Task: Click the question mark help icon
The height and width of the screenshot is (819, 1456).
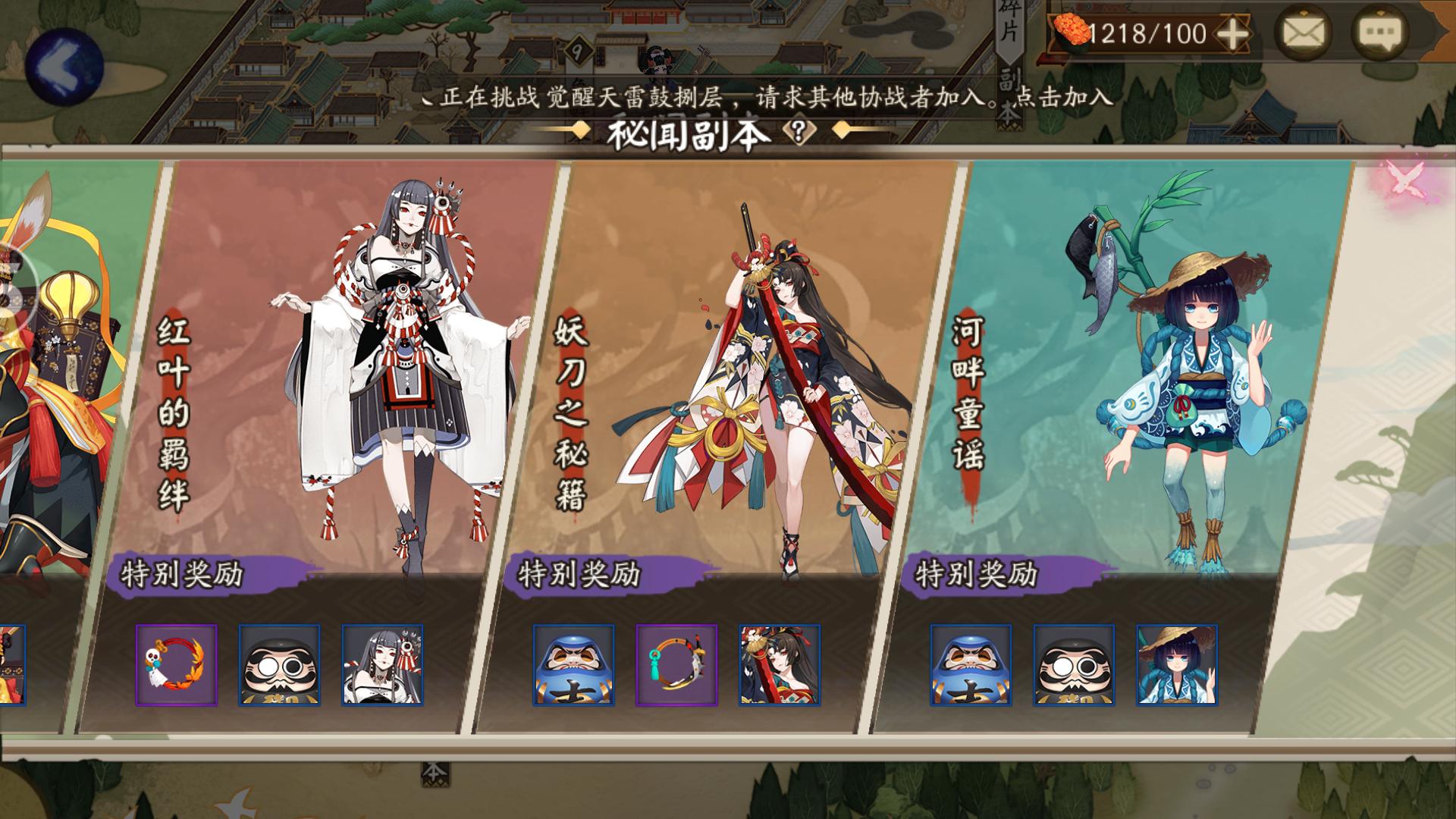Action: pos(798,133)
